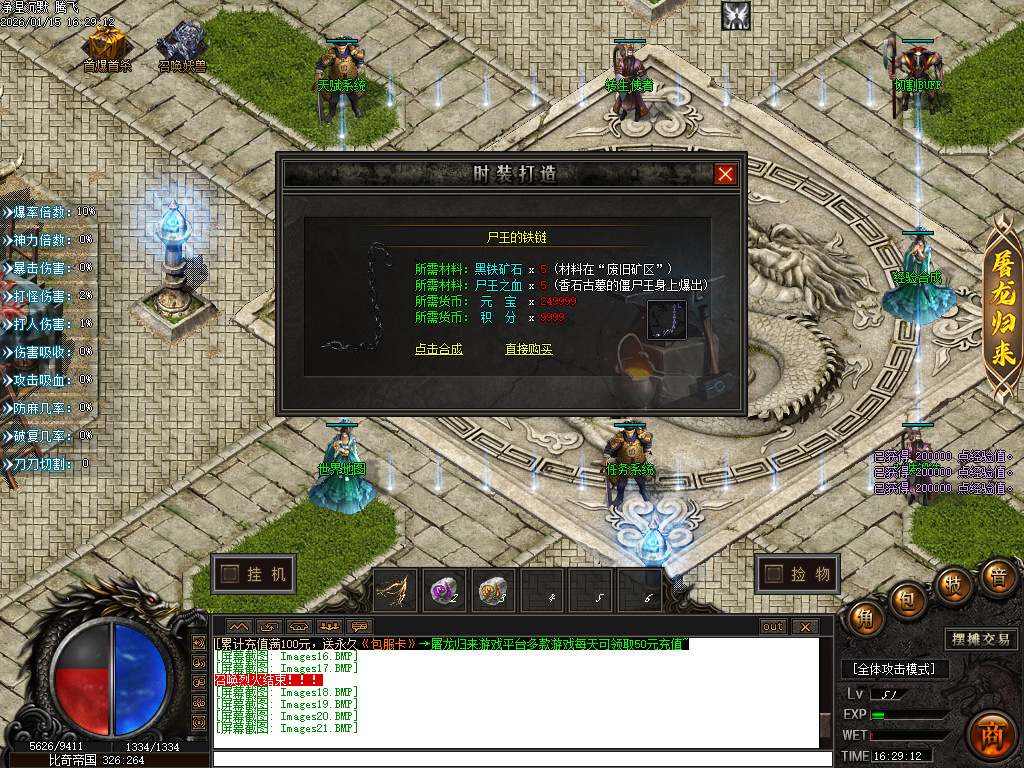Open the 召唤妖兽 summon beast icon
Viewport: 1024px width, 768px height.
pyautogui.click(x=181, y=43)
